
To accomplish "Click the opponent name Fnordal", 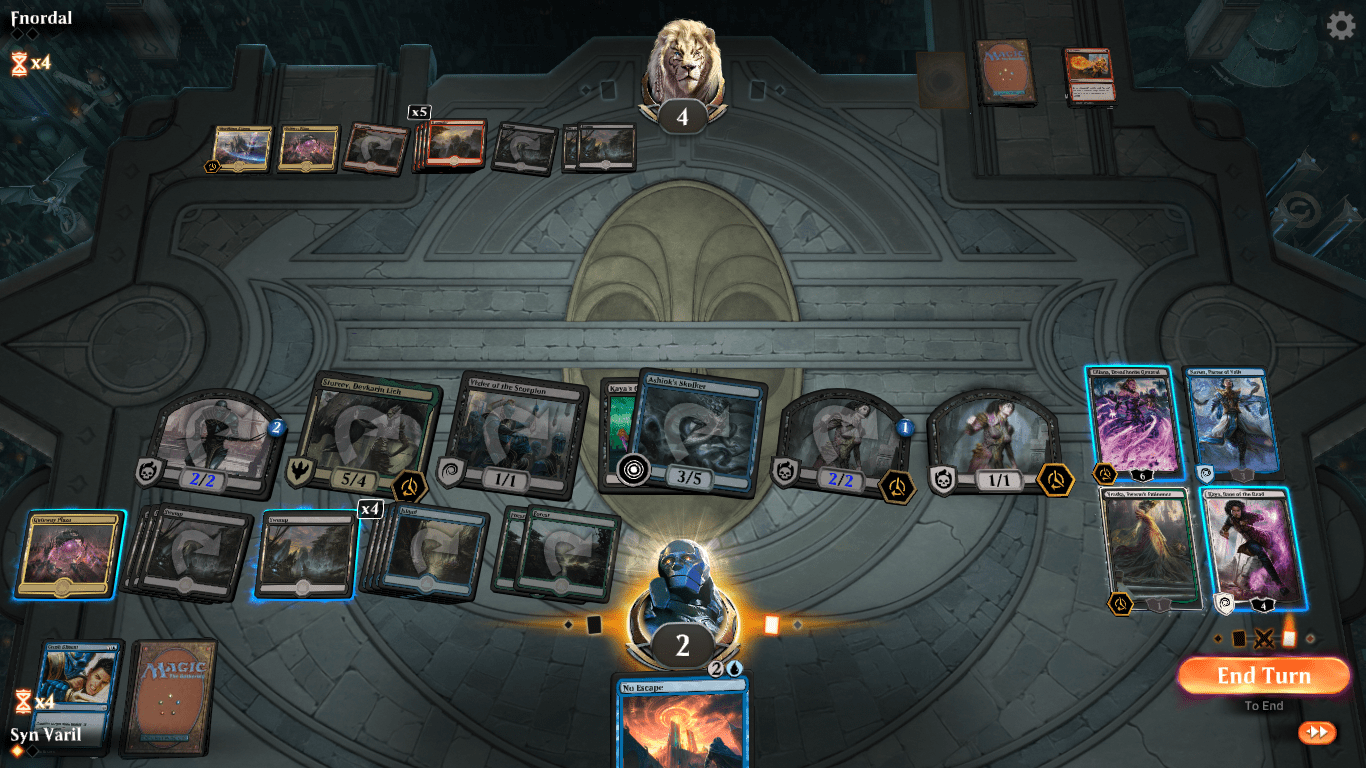I will (x=40, y=17).
